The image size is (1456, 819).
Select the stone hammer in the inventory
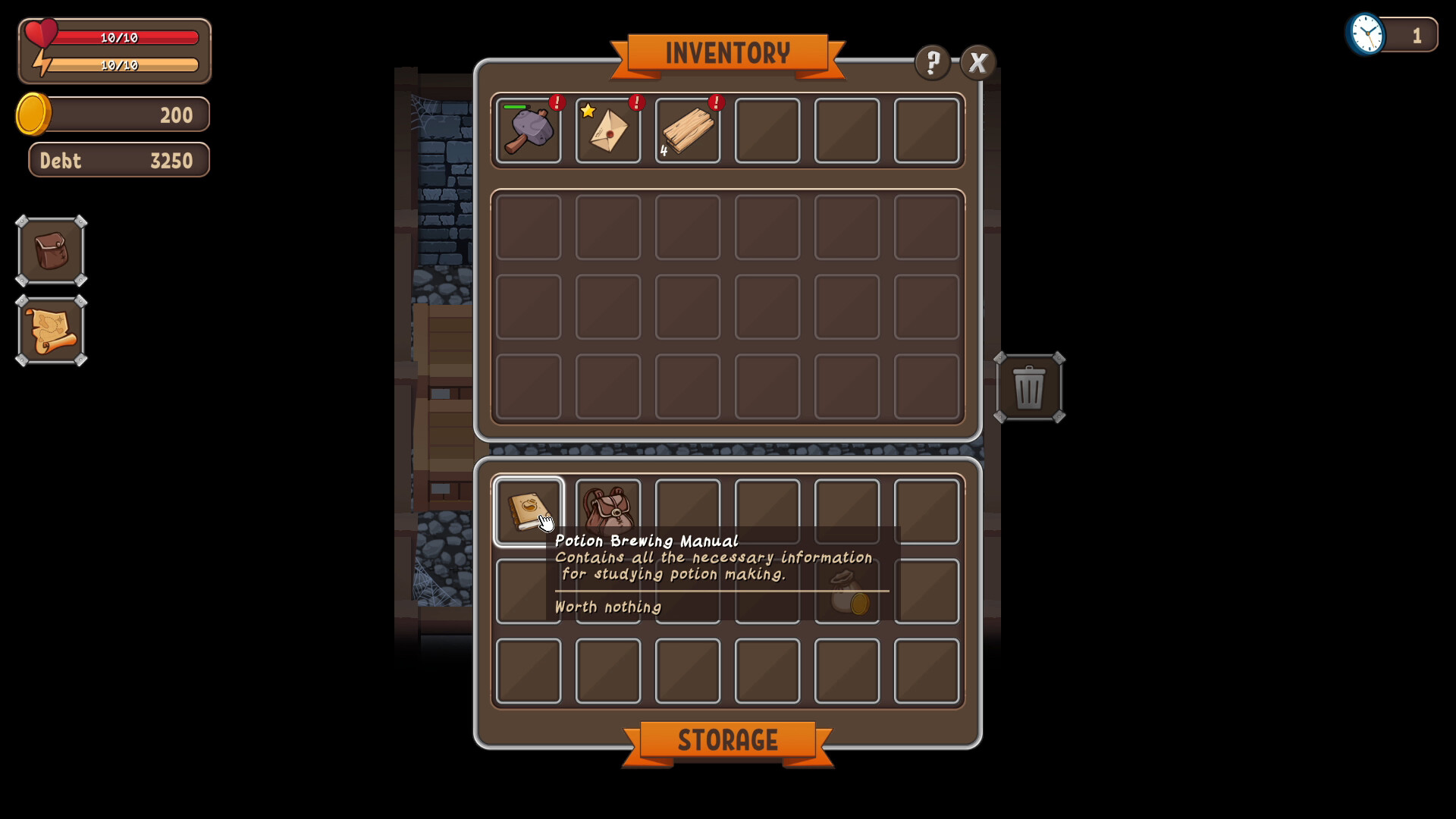pyautogui.click(x=529, y=130)
